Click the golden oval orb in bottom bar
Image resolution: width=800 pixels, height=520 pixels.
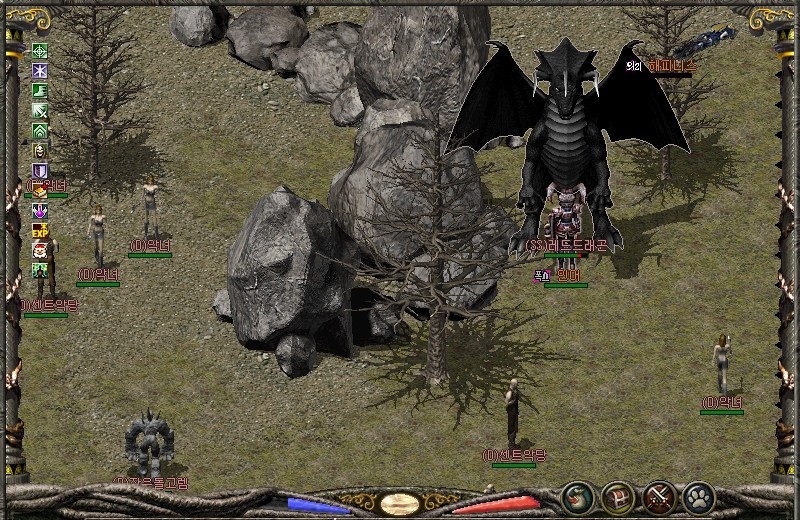pos(399,503)
